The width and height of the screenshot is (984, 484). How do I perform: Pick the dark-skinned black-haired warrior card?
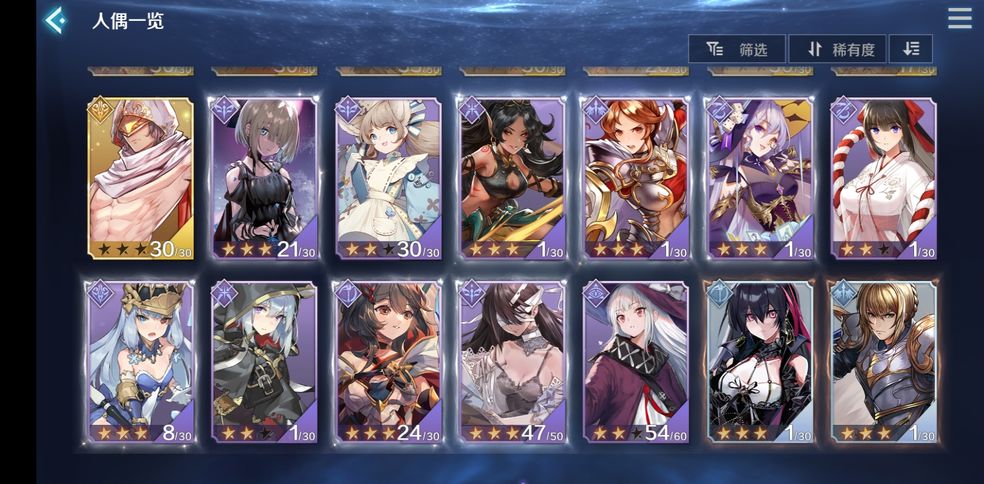(x=511, y=178)
